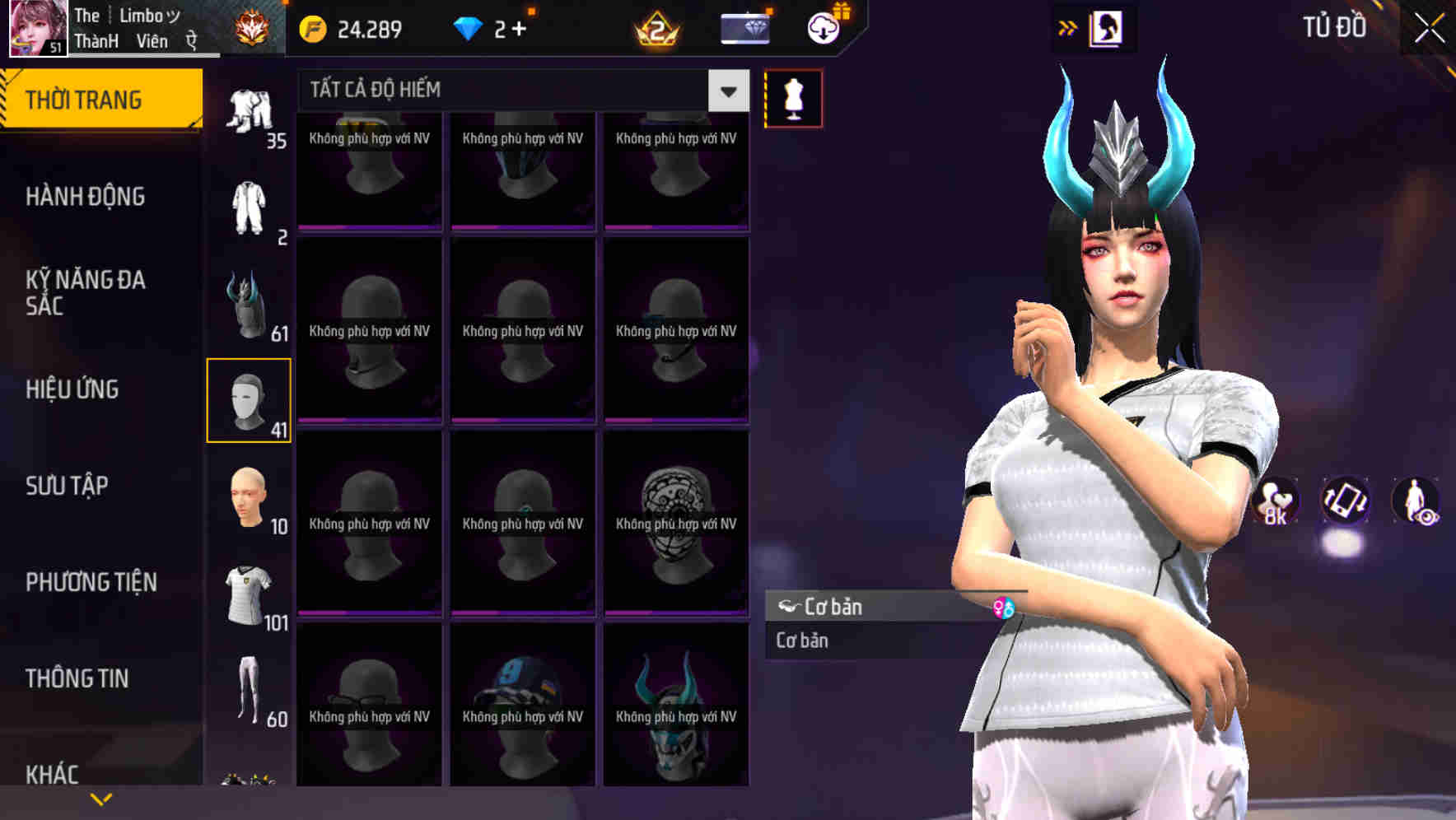1456x820 pixels.
Task: Click the >> chevron near top right
Action: [x=1066, y=26]
